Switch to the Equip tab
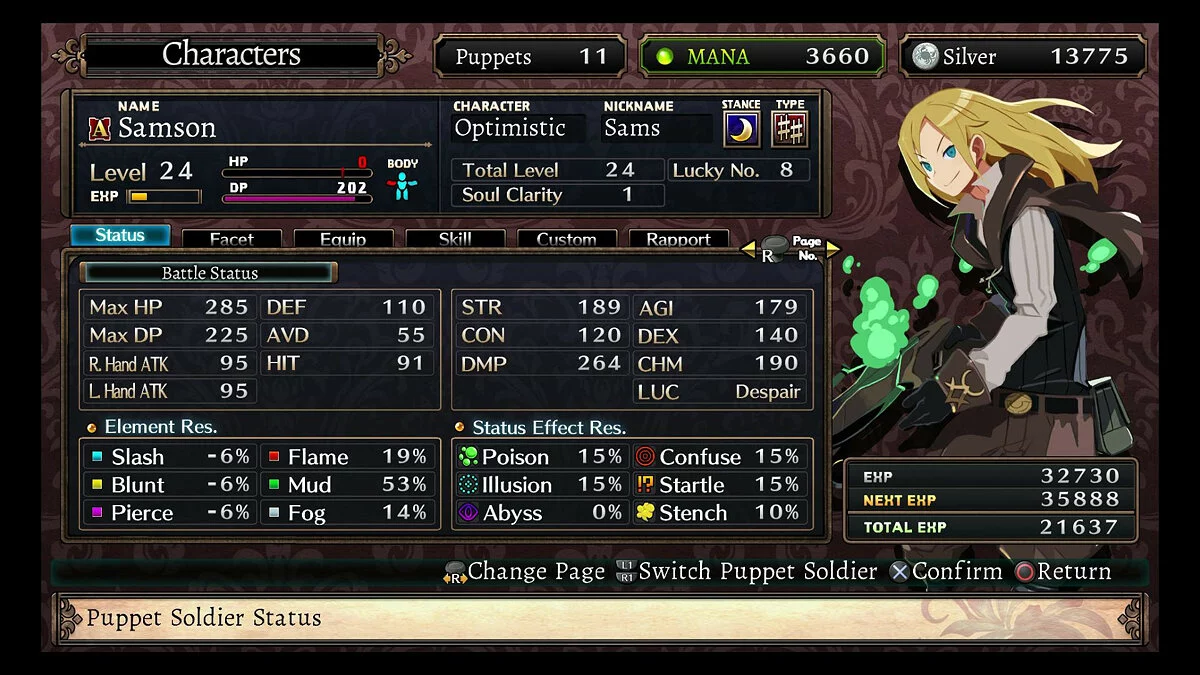The image size is (1200, 675). 343,239
